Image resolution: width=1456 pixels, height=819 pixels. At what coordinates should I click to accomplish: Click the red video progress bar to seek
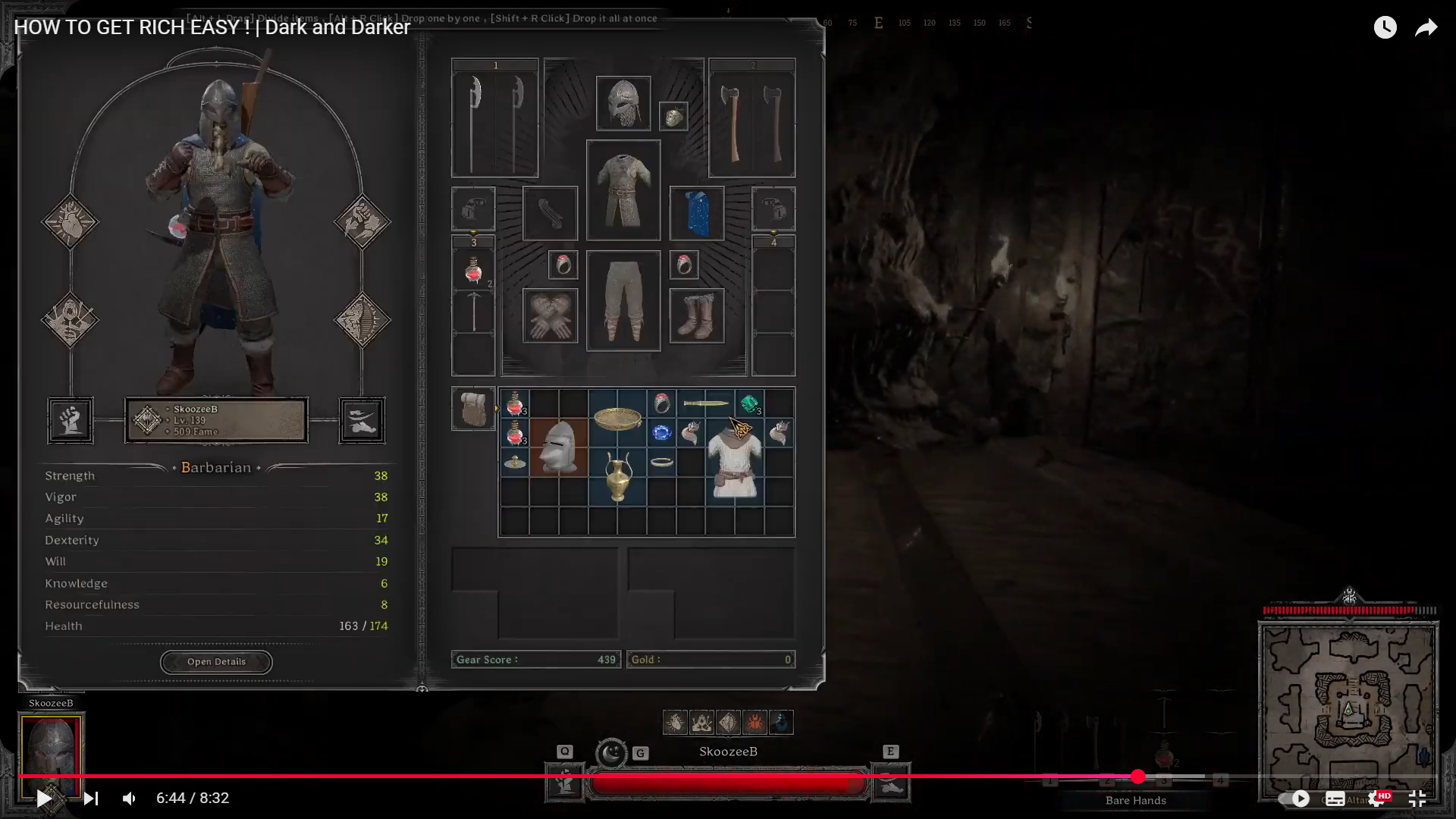[x=728, y=777]
